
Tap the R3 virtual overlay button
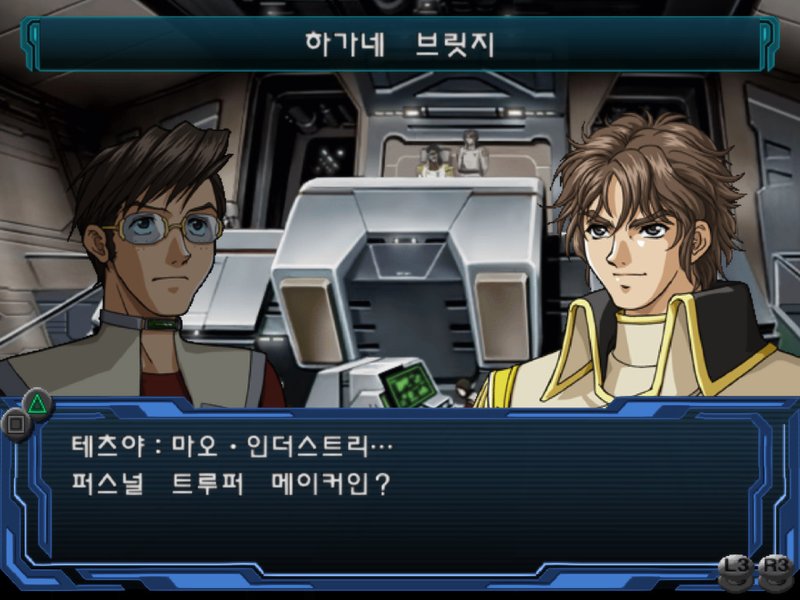pyautogui.click(x=775, y=568)
